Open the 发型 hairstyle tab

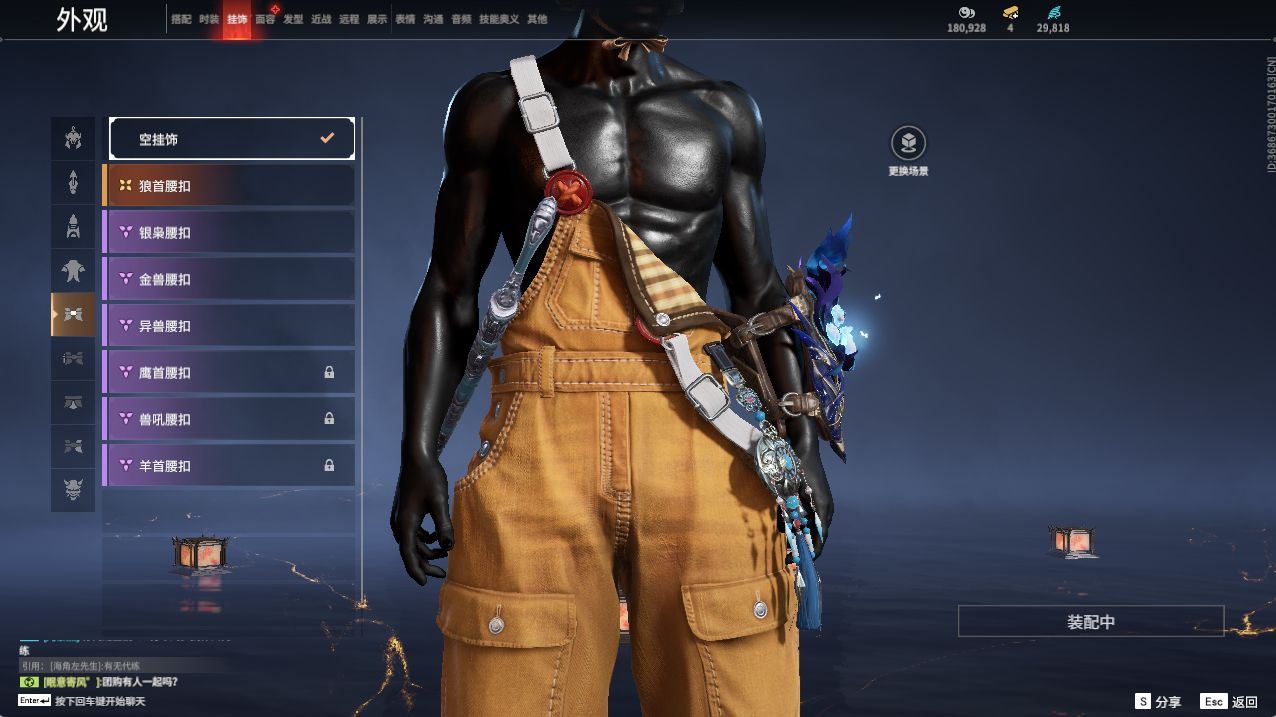(x=293, y=19)
